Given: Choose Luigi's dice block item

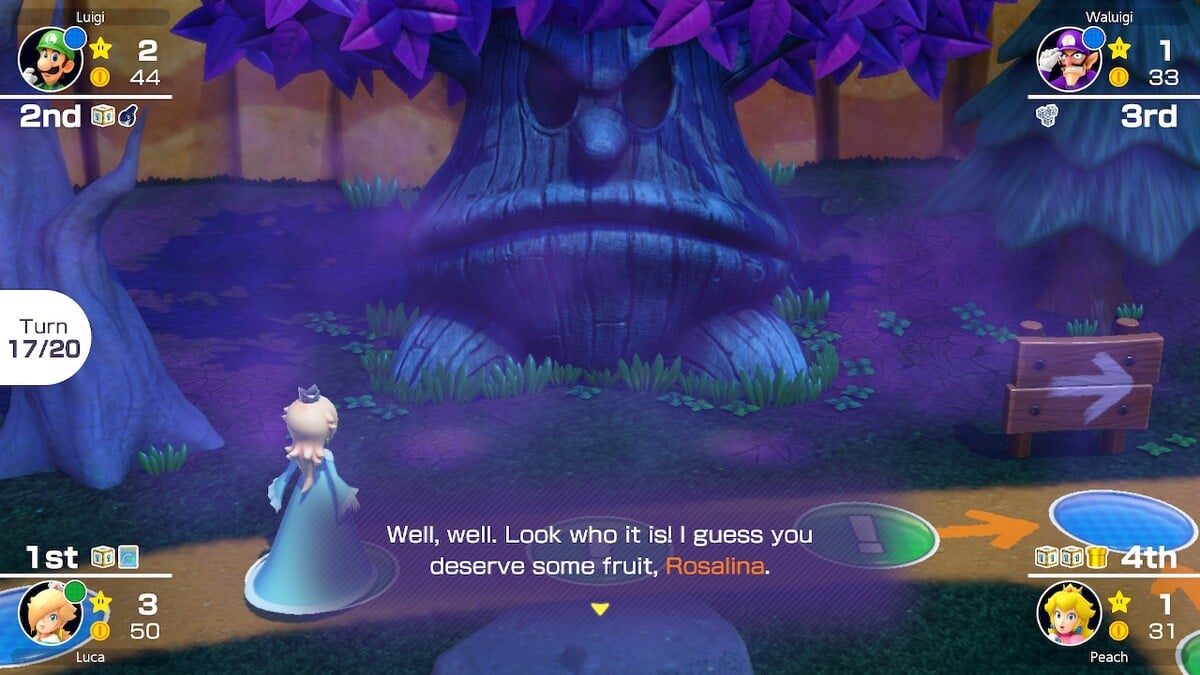Looking at the screenshot, I should (x=102, y=116).
